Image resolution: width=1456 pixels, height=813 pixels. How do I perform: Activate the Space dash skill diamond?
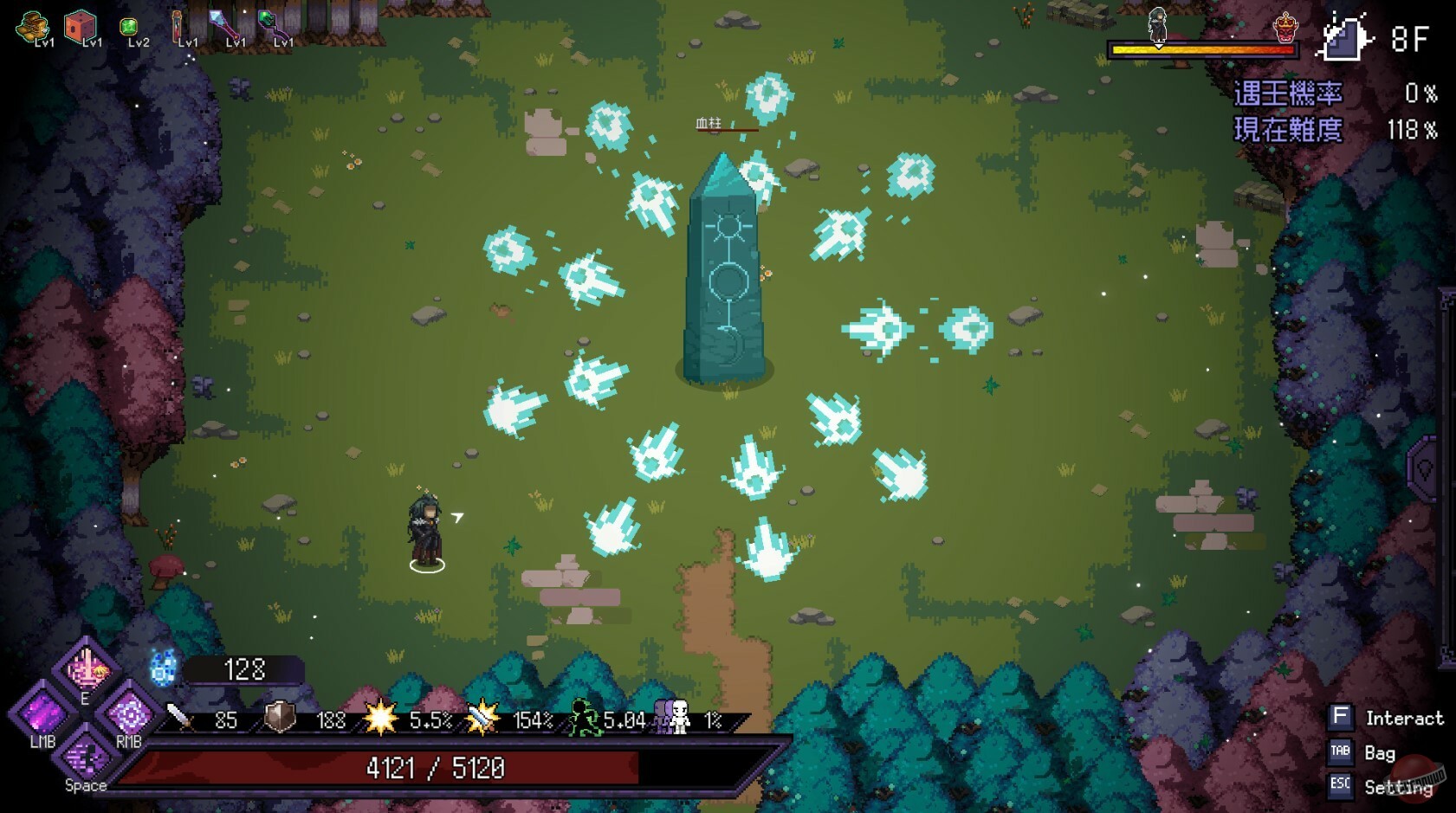click(85, 757)
